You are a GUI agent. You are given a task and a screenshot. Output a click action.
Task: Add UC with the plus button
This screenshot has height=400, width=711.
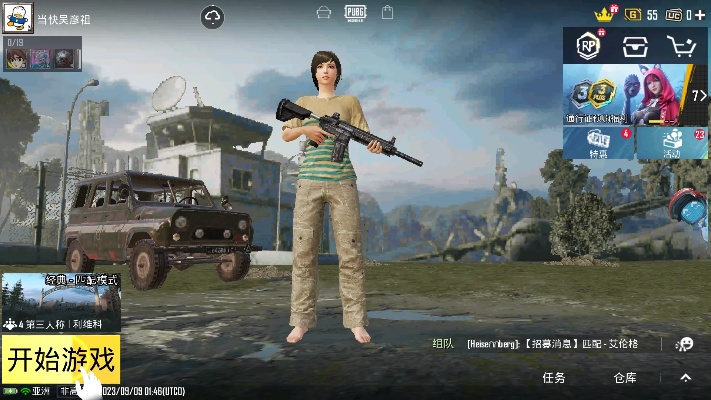click(700, 14)
